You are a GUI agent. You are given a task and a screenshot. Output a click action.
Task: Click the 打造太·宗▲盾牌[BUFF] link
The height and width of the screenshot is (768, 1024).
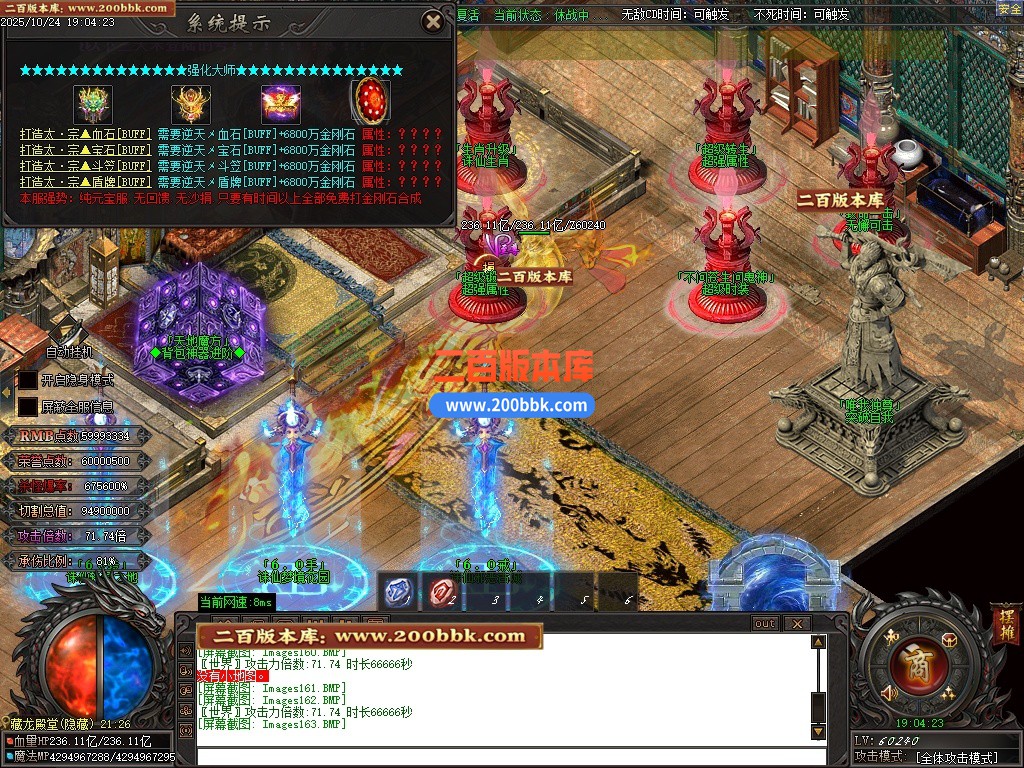[x=85, y=182]
